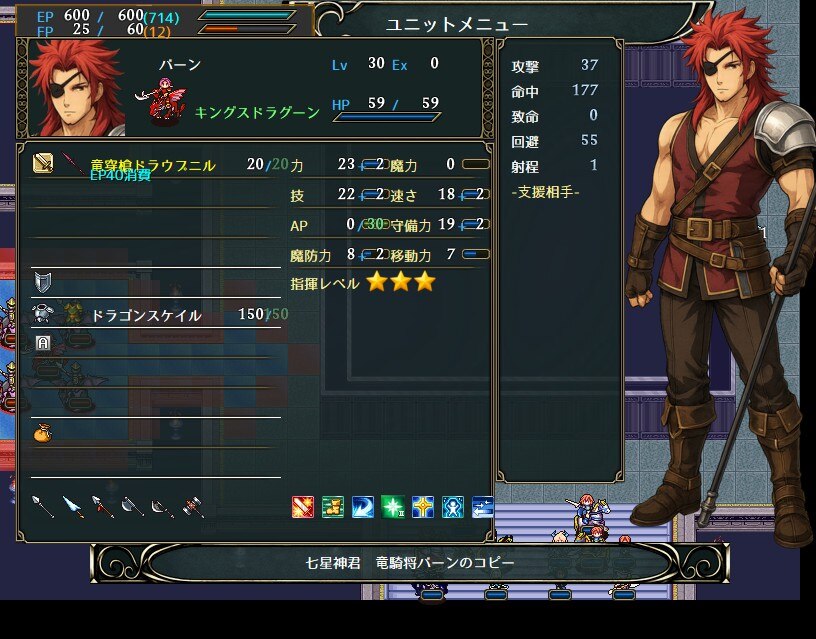Image resolution: width=816 pixels, height=639 pixels.
Task: Click the knife weapon type icon
Action: (x=73, y=507)
